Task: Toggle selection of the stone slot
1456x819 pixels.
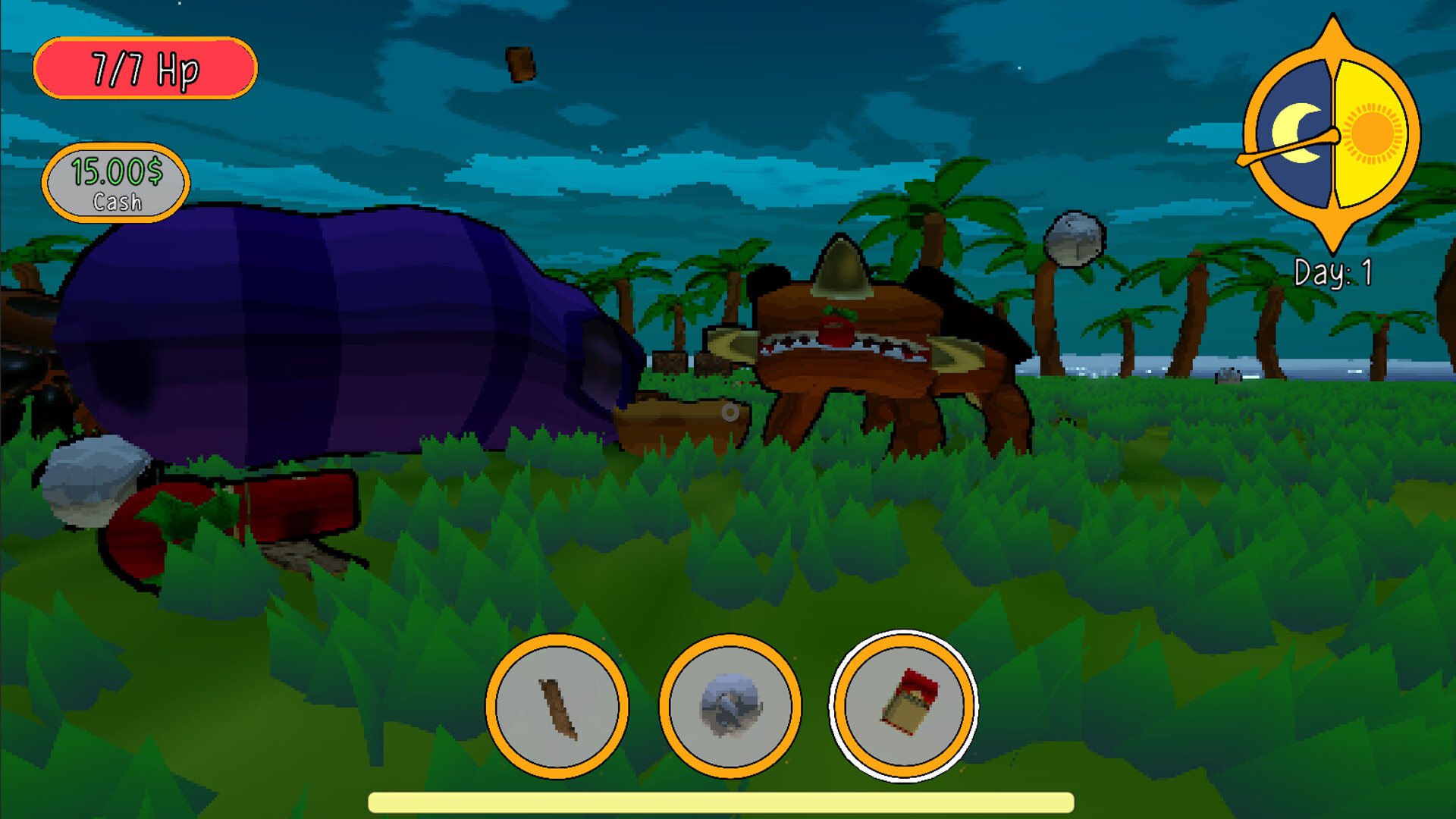Action: pos(730,706)
